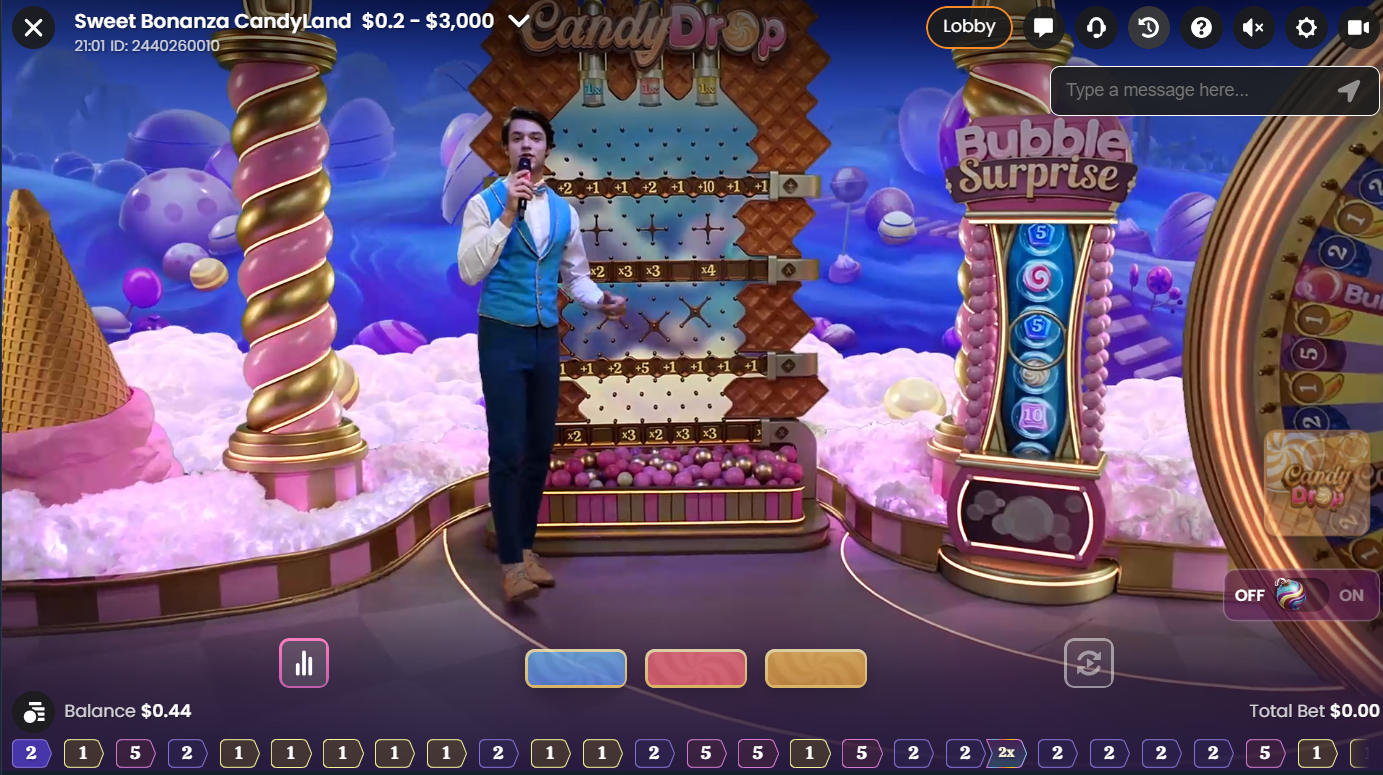Select the yellow candy betting spot
The width and height of the screenshot is (1383, 775).
pos(816,668)
